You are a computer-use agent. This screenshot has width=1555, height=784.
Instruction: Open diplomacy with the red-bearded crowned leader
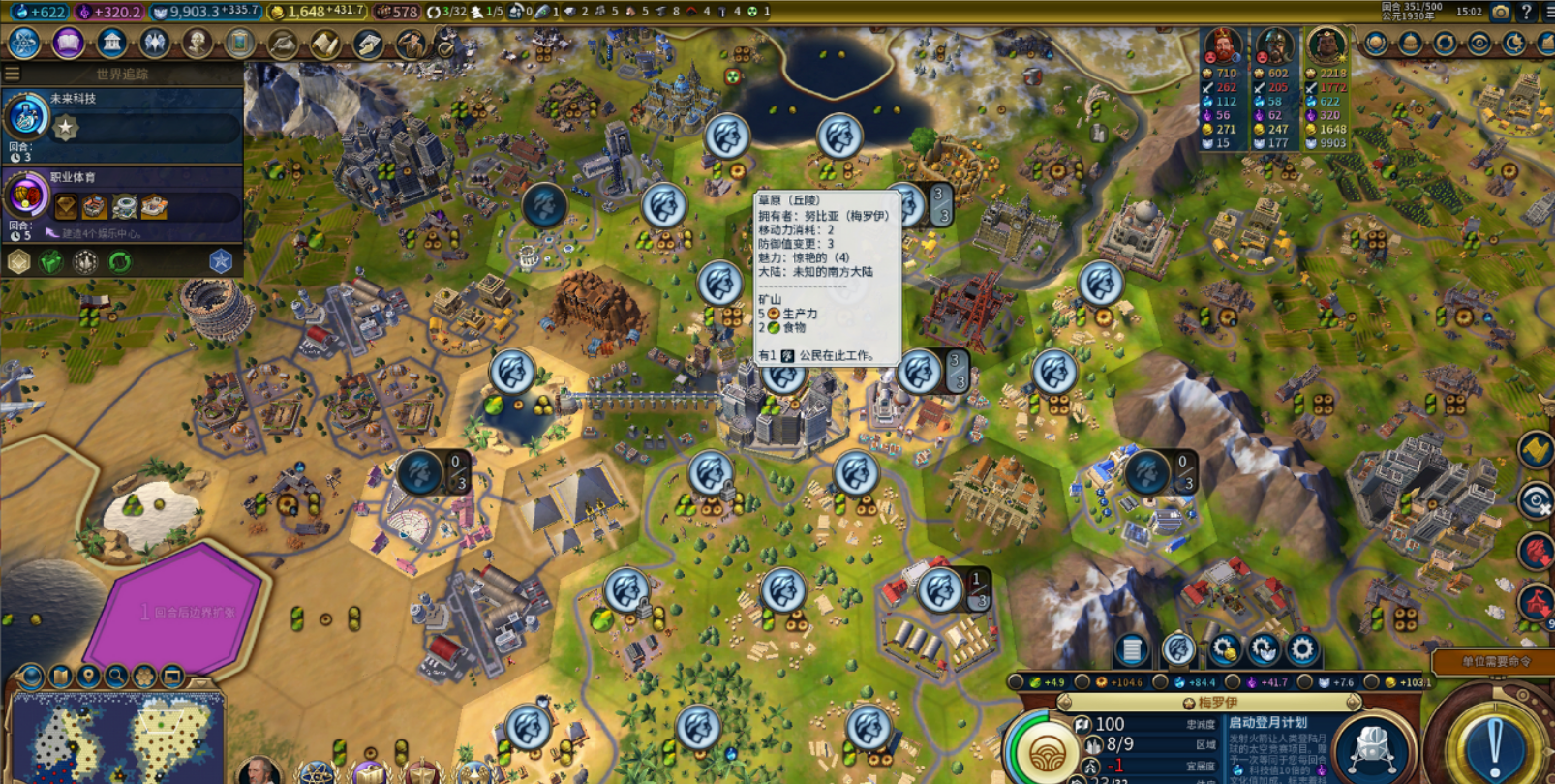pyautogui.click(x=1223, y=45)
